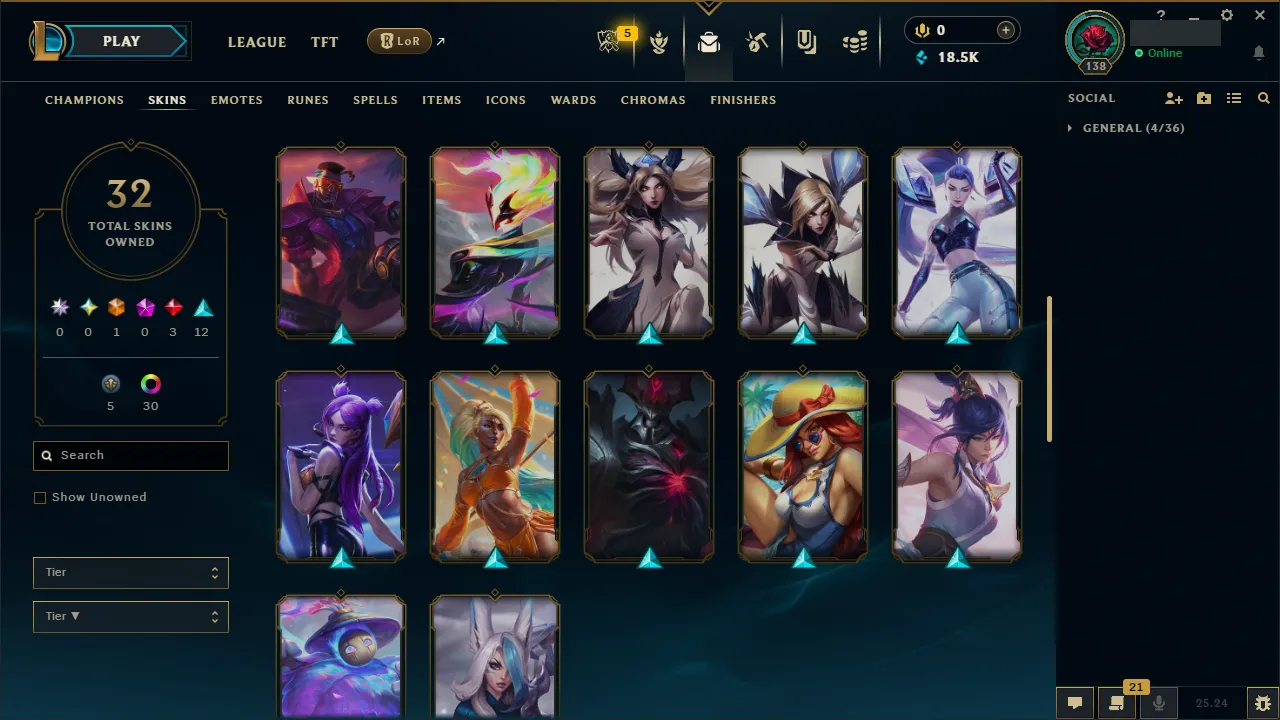The height and width of the screenshot is (720, 1280).
Task: Open the Esports section with the 5 badge
Action: point(610,42)
